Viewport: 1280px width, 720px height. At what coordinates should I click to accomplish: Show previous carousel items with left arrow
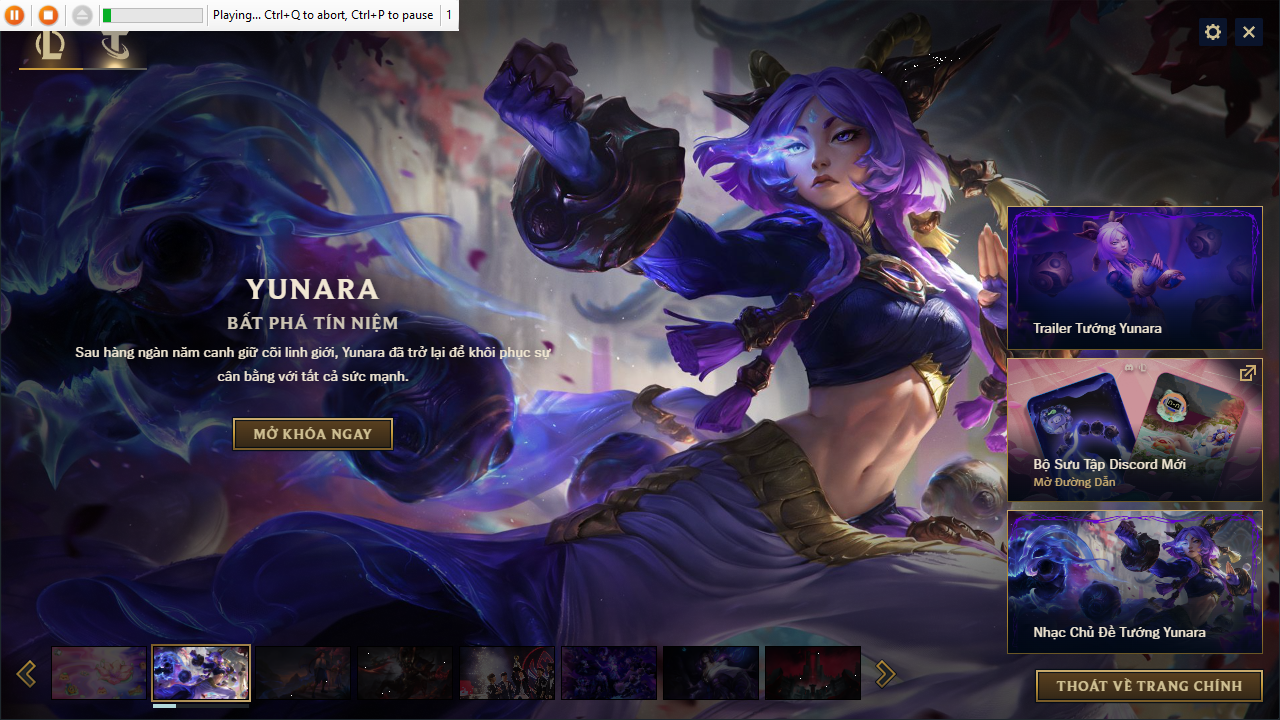pos(27,674)
